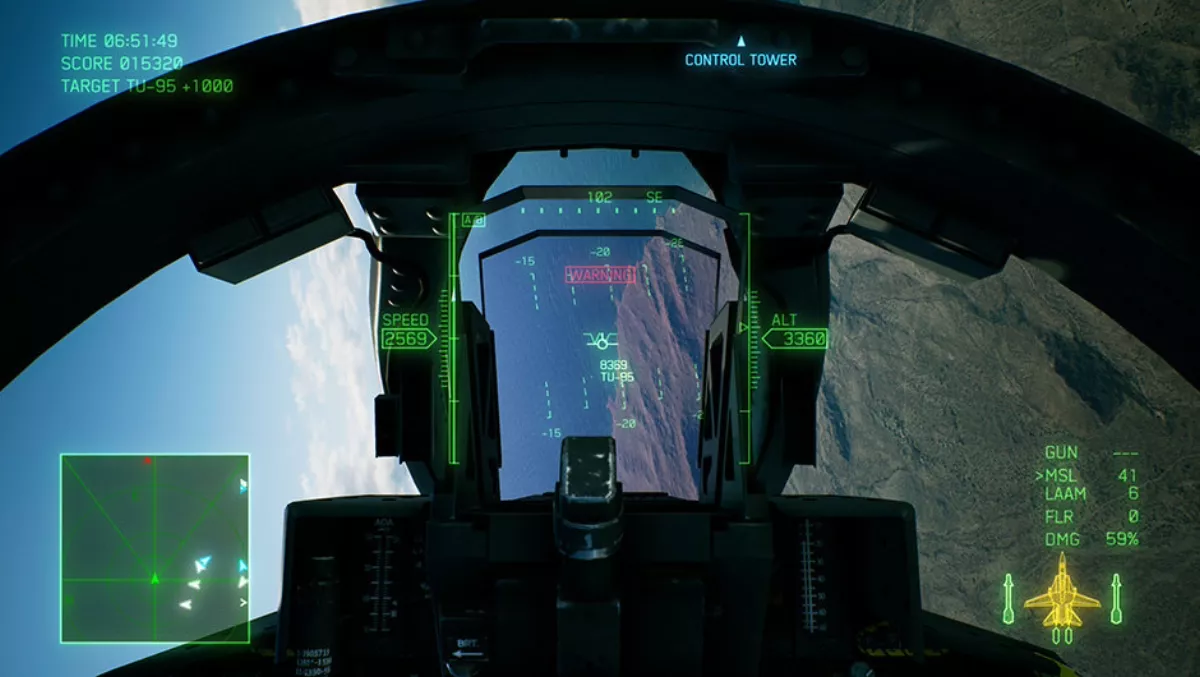Select the TU-95 target marker
Viewport: 1200px width, 677px height.
[601, 341]
